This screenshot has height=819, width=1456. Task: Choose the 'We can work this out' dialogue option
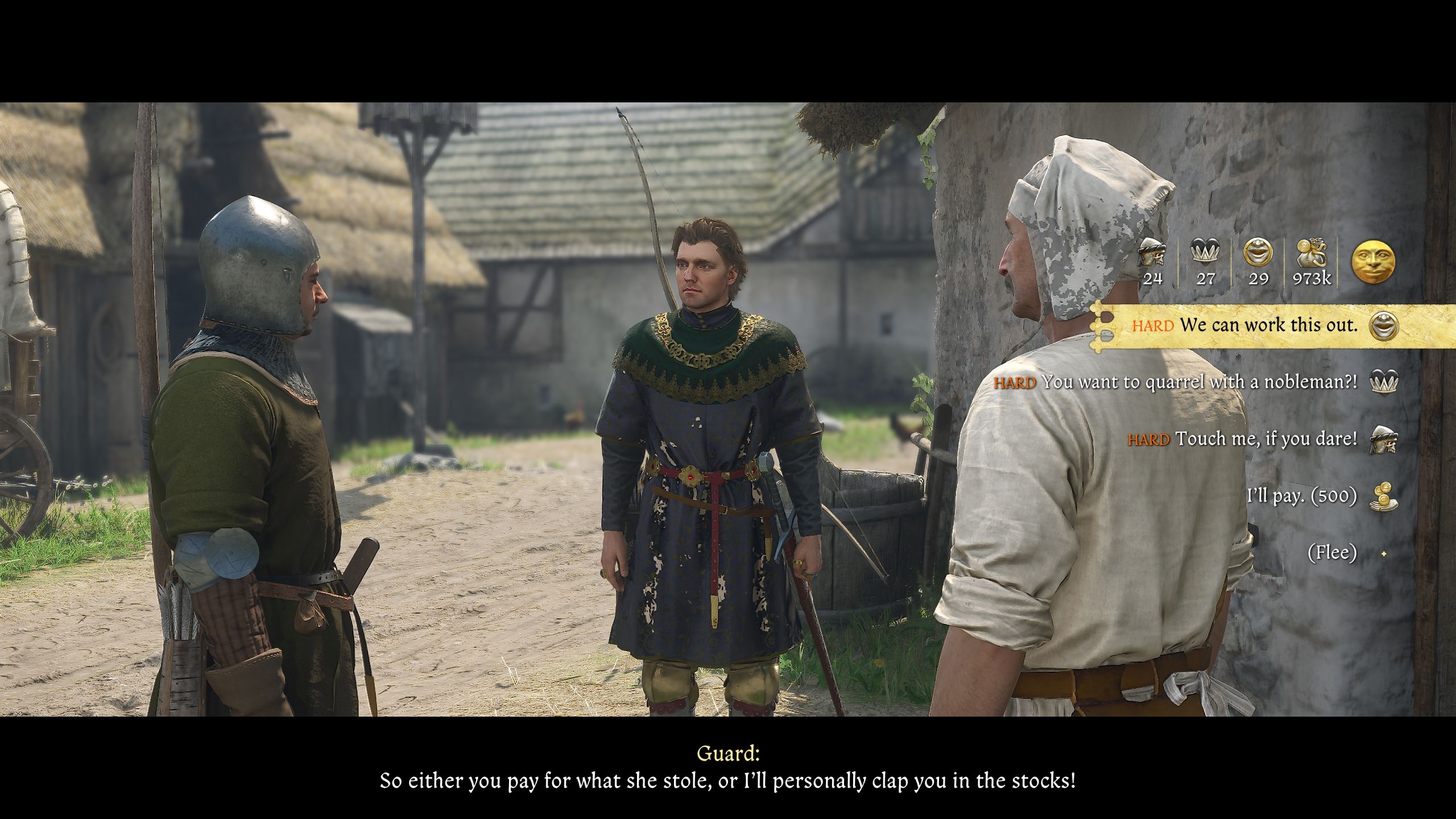[x=1268, y=326]
